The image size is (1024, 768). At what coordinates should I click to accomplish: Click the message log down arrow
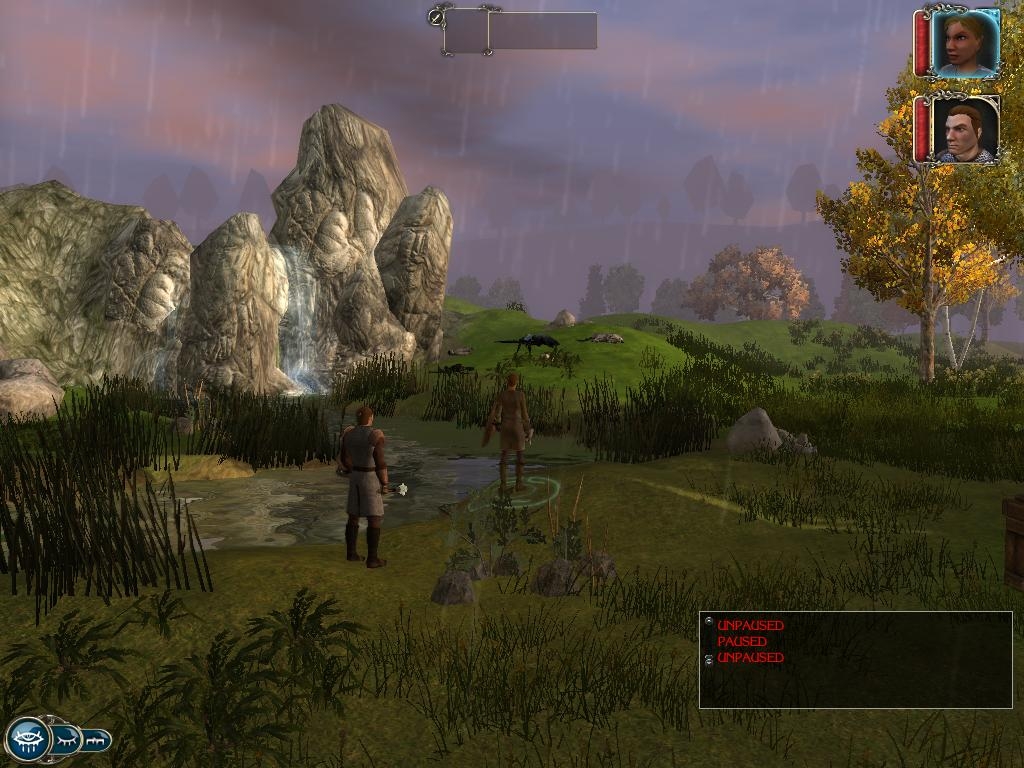tap(709, 661)
